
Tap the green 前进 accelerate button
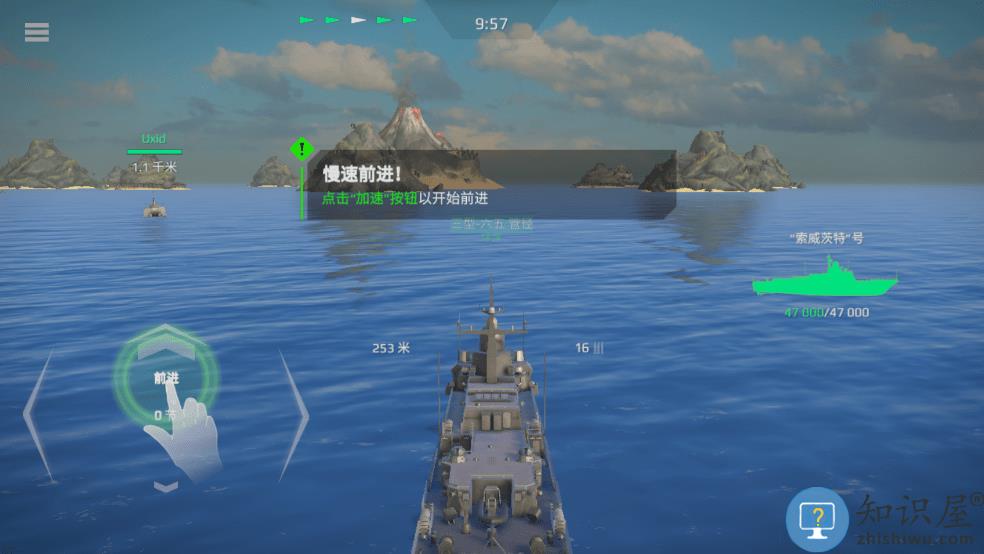click(x=166, y=378)
